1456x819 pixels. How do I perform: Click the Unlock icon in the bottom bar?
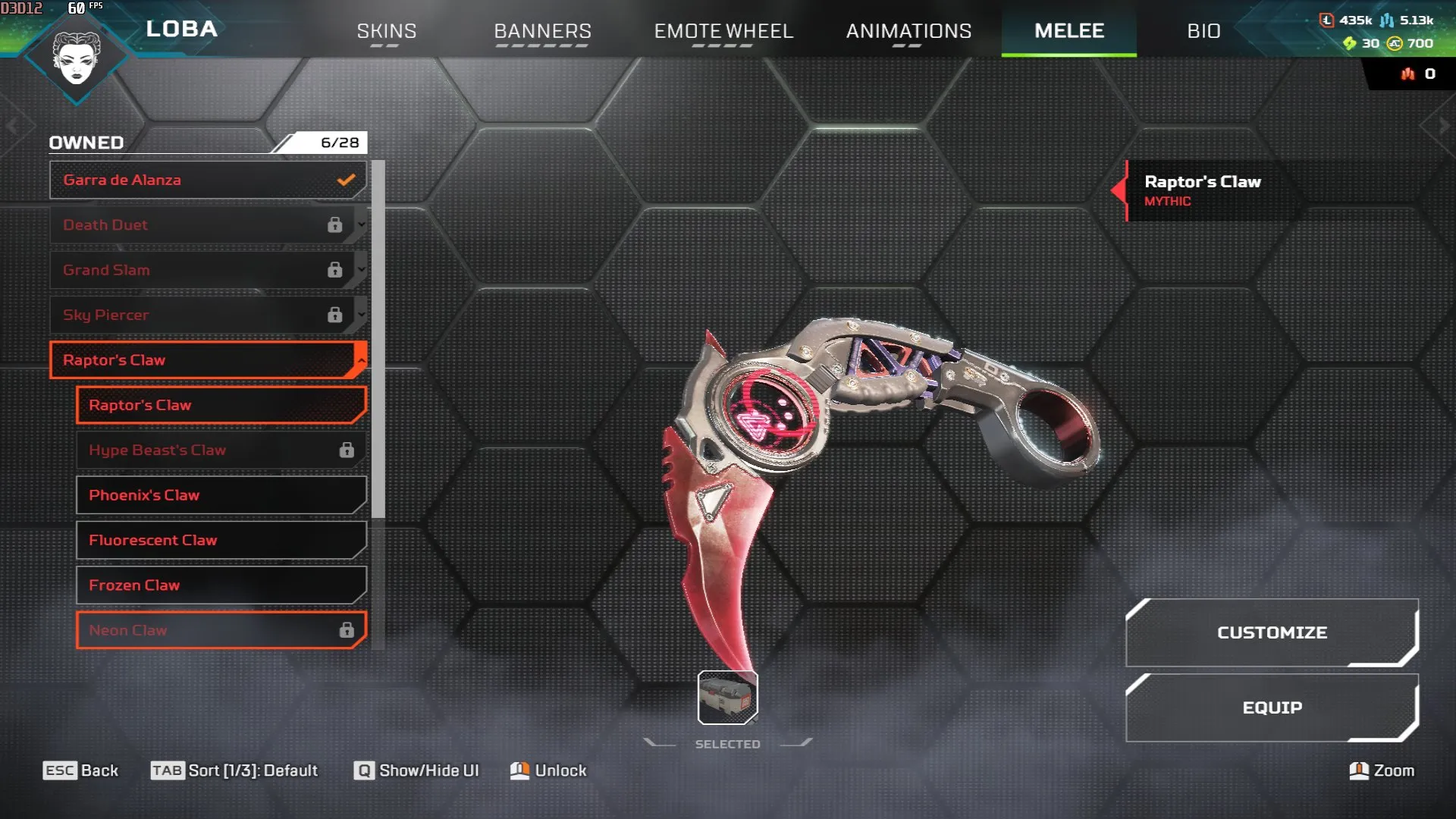[520, 770]
